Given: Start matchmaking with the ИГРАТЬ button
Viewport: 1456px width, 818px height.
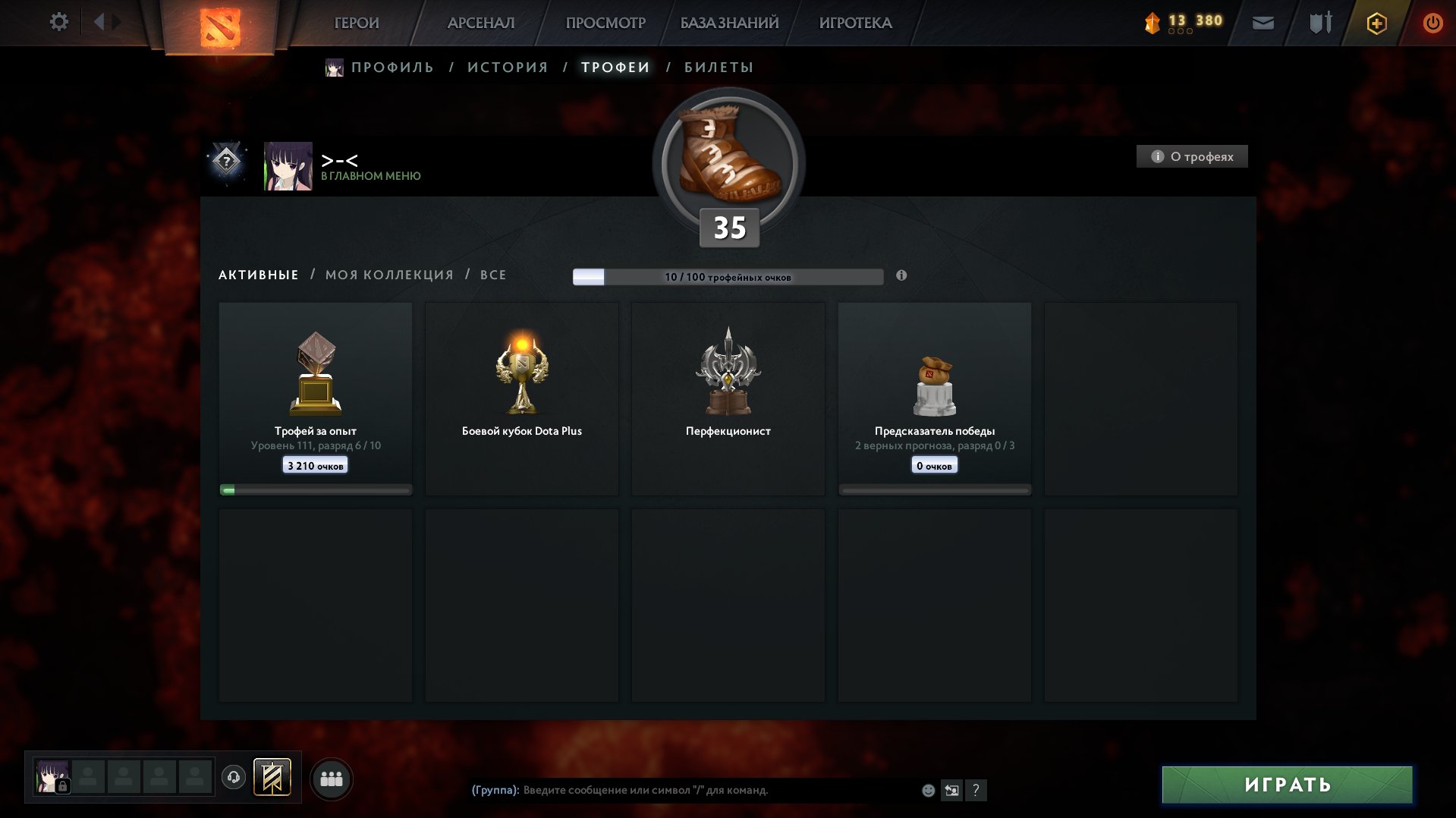Looking at the screenshot, I should 1287,785.
